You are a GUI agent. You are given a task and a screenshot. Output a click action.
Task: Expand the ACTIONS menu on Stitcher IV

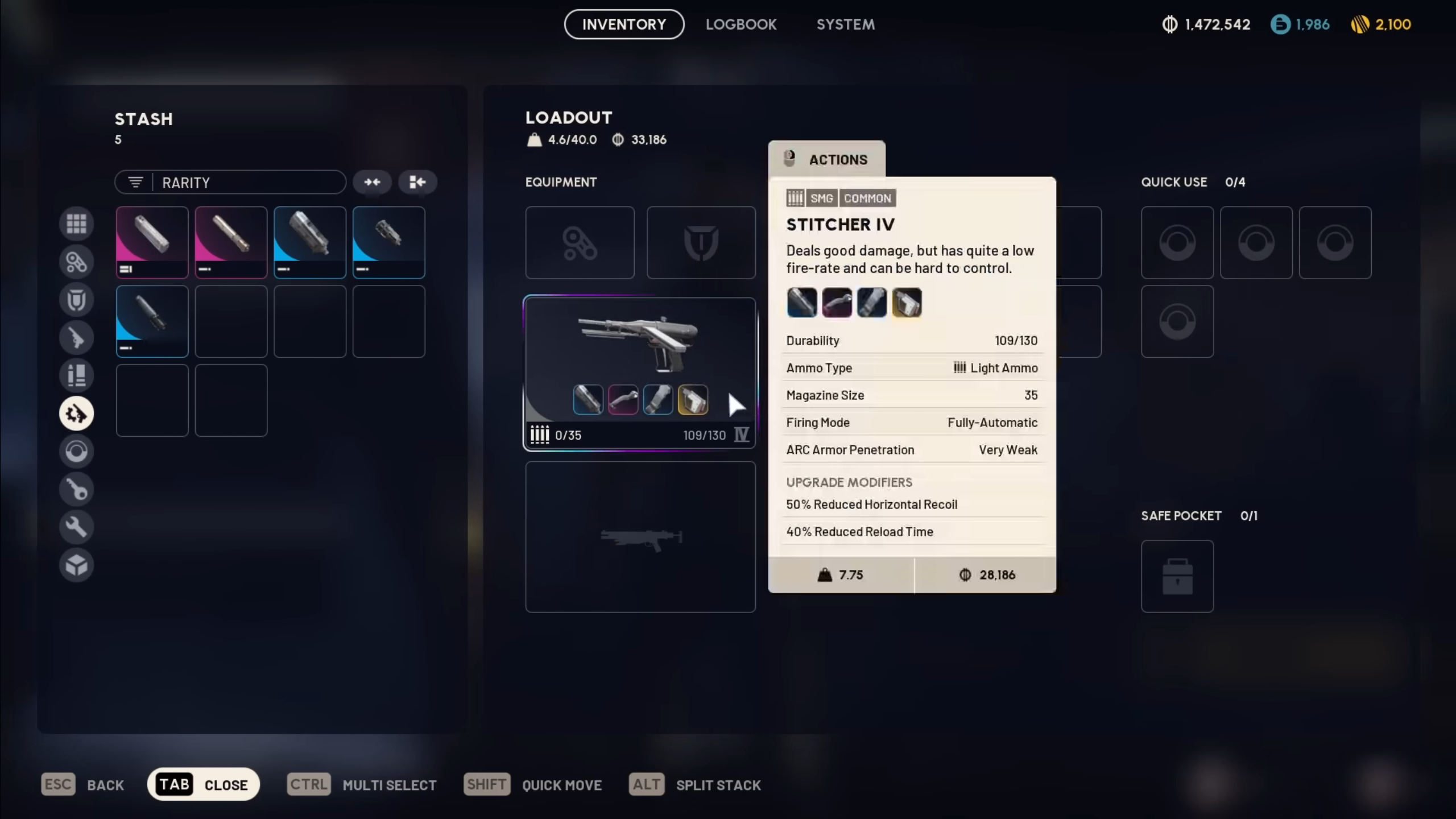[x=826, y=159]
